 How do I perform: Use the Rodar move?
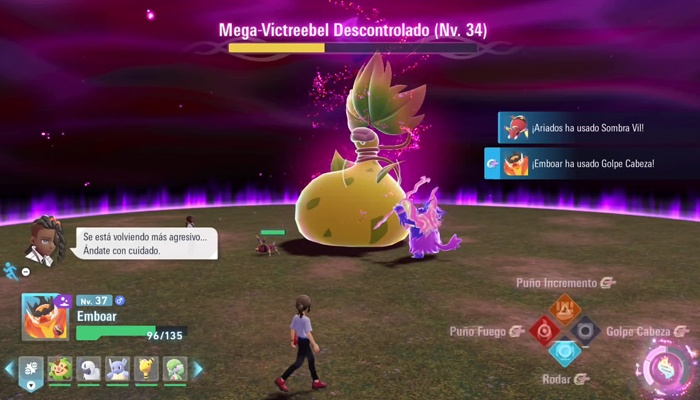click(x=565, y=353)
